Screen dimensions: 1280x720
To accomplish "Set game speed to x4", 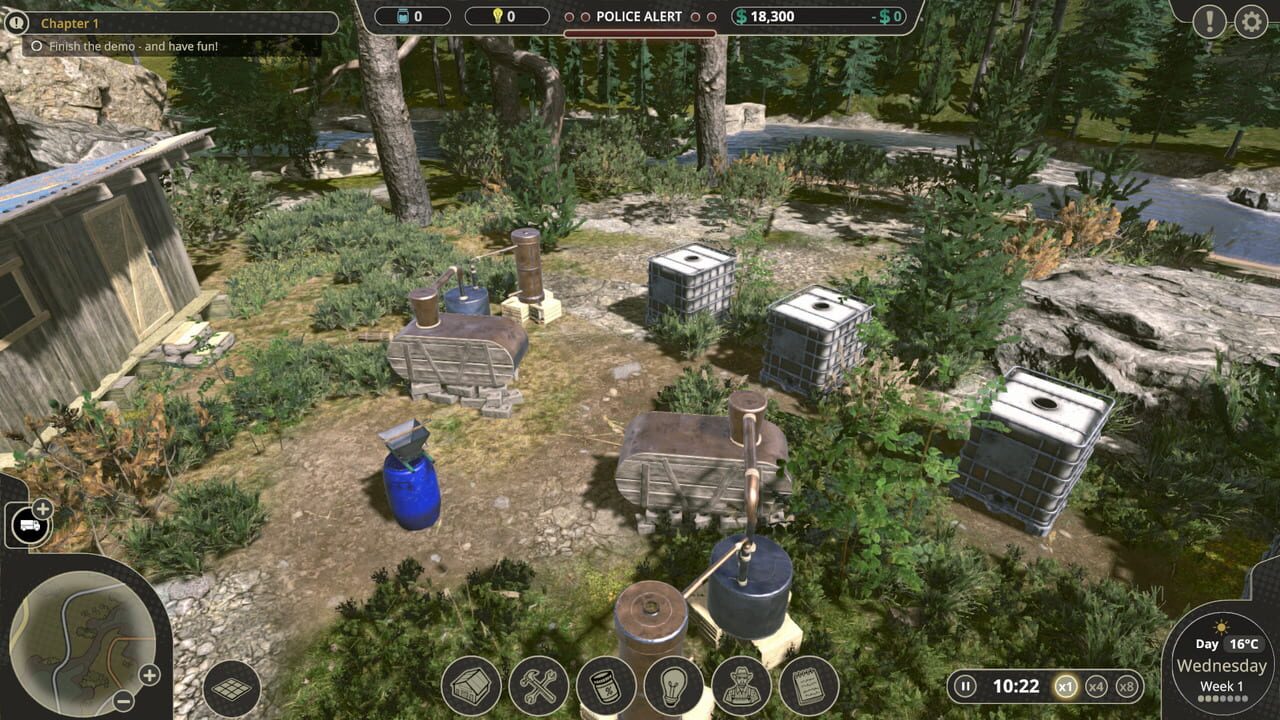I will point(1096,686).
